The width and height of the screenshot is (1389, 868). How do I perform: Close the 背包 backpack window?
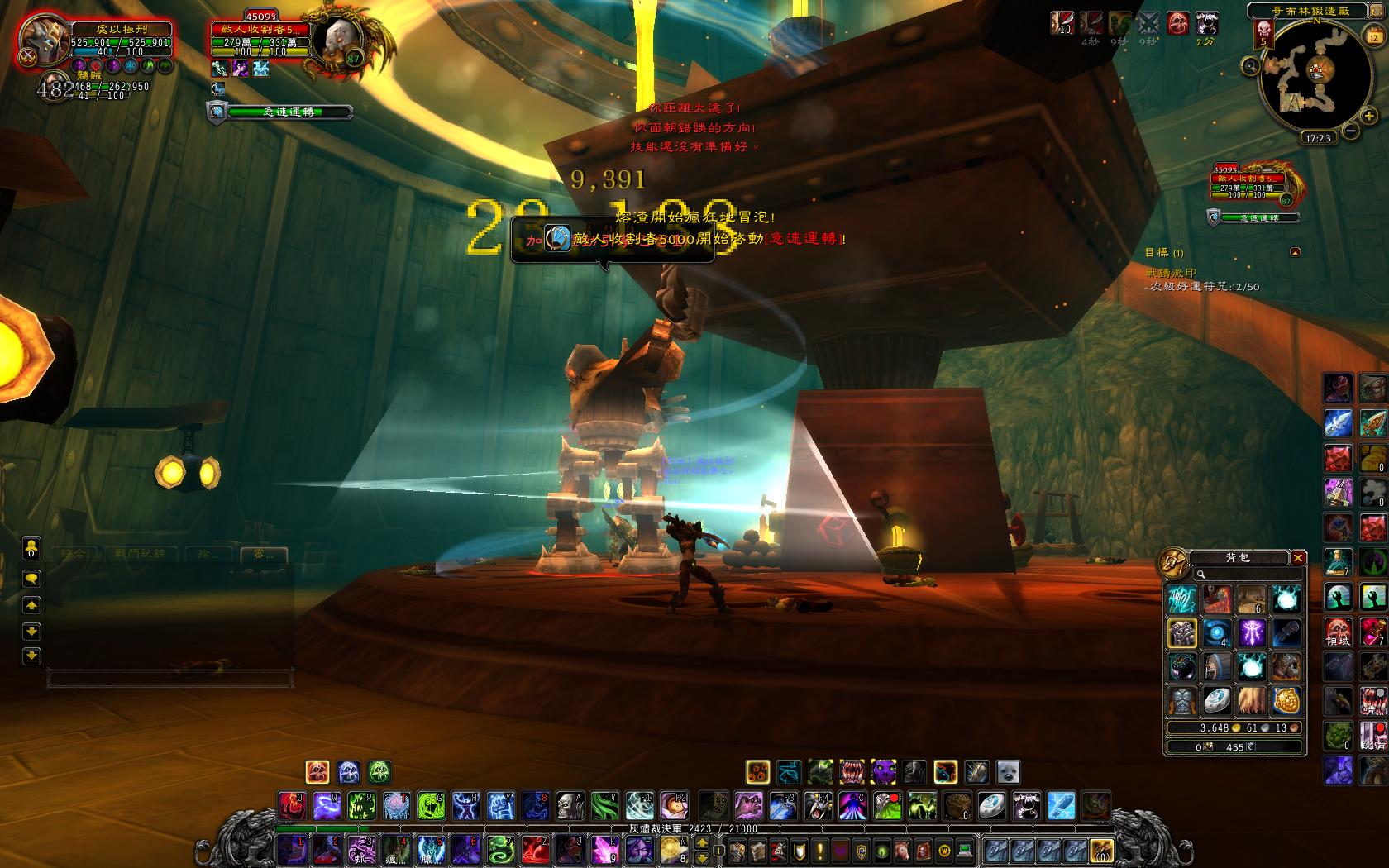[1298, 558]
